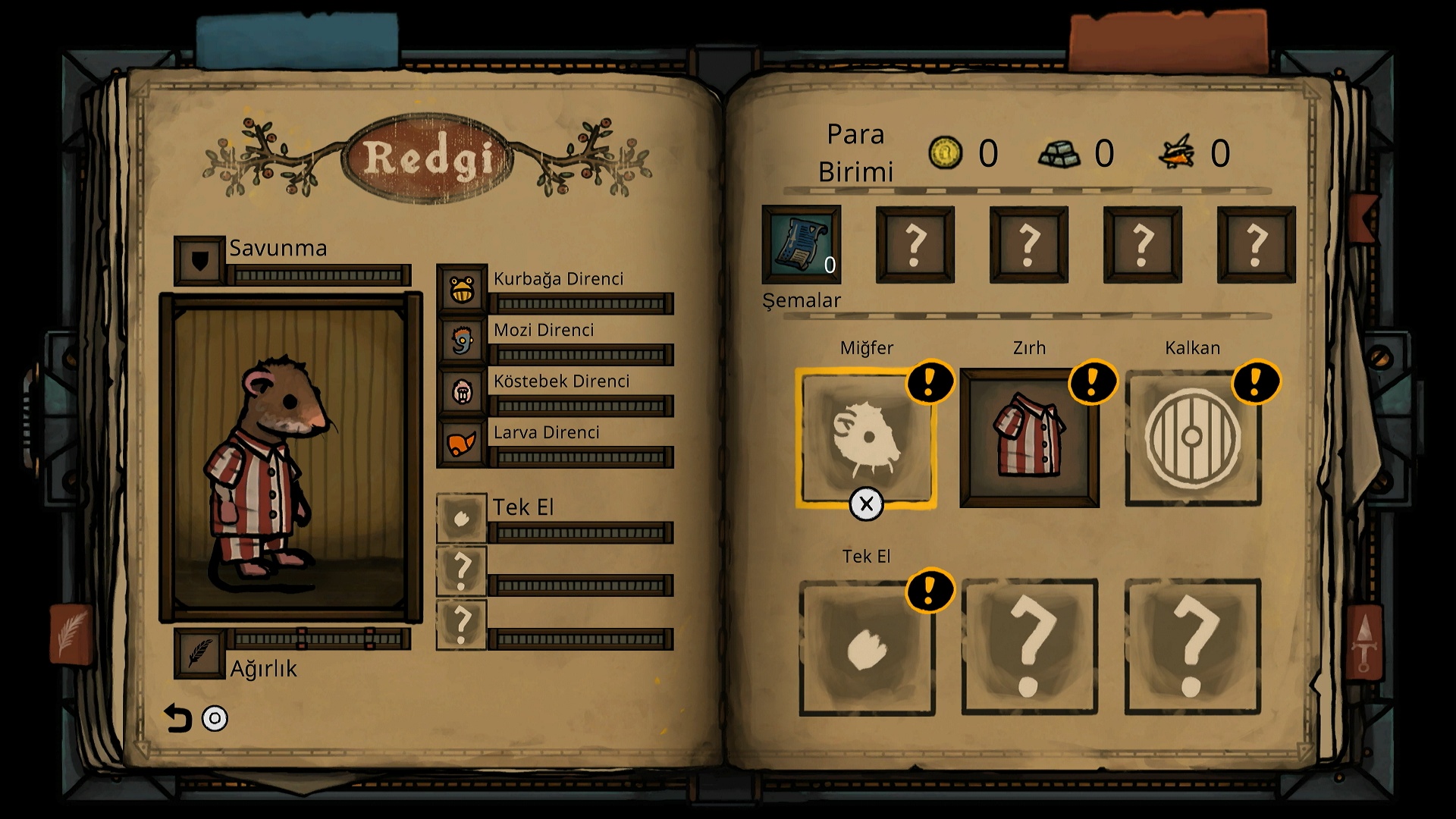Select the Tek El fist weapon slot
This screenshot has width=1456, height=819.
(x=866, y=647)
